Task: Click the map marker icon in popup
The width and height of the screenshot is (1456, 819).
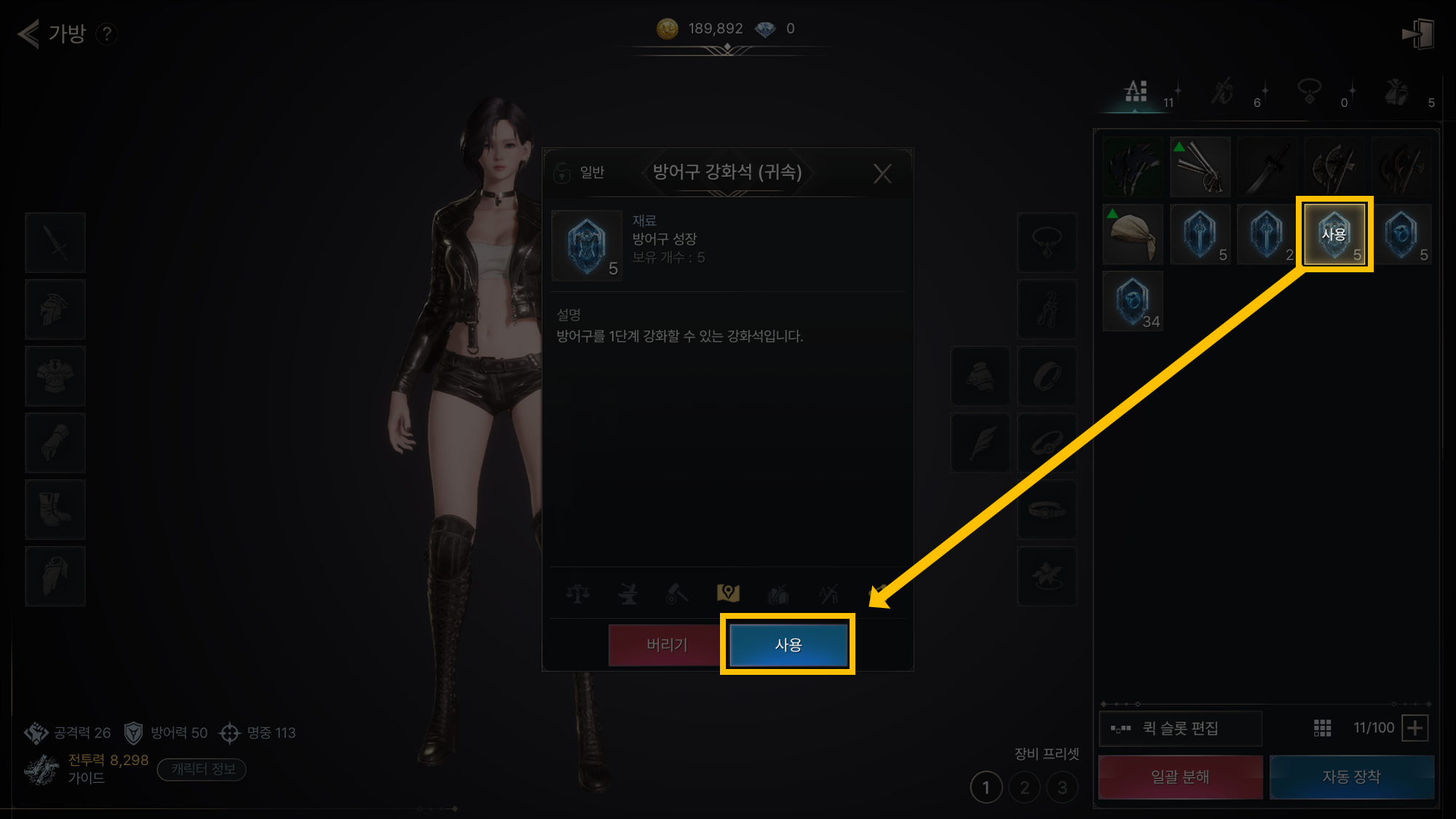Action: [728, 593]
